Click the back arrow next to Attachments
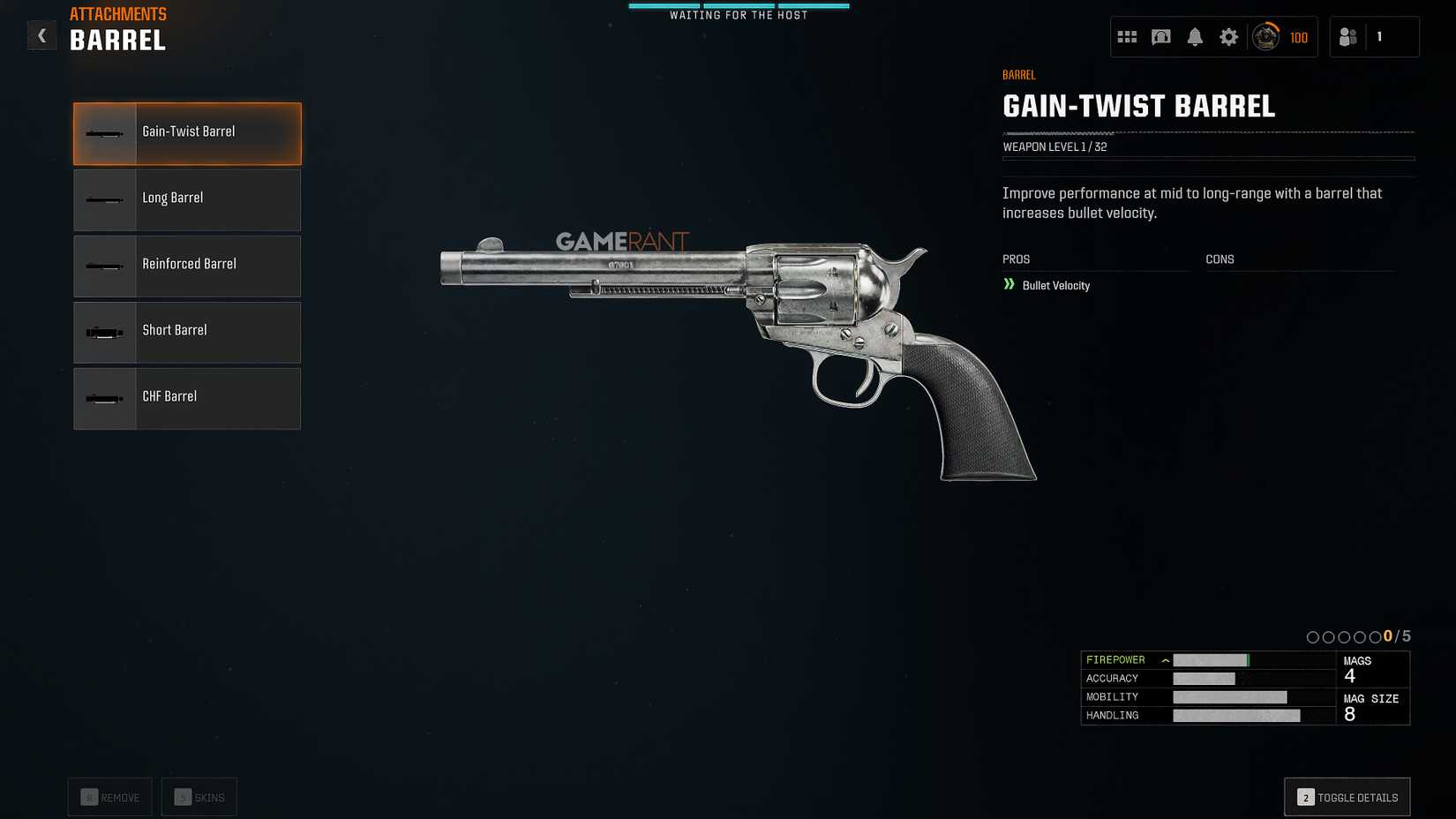The width and height of the screenshot is (1456, 819). click(41, 35)
